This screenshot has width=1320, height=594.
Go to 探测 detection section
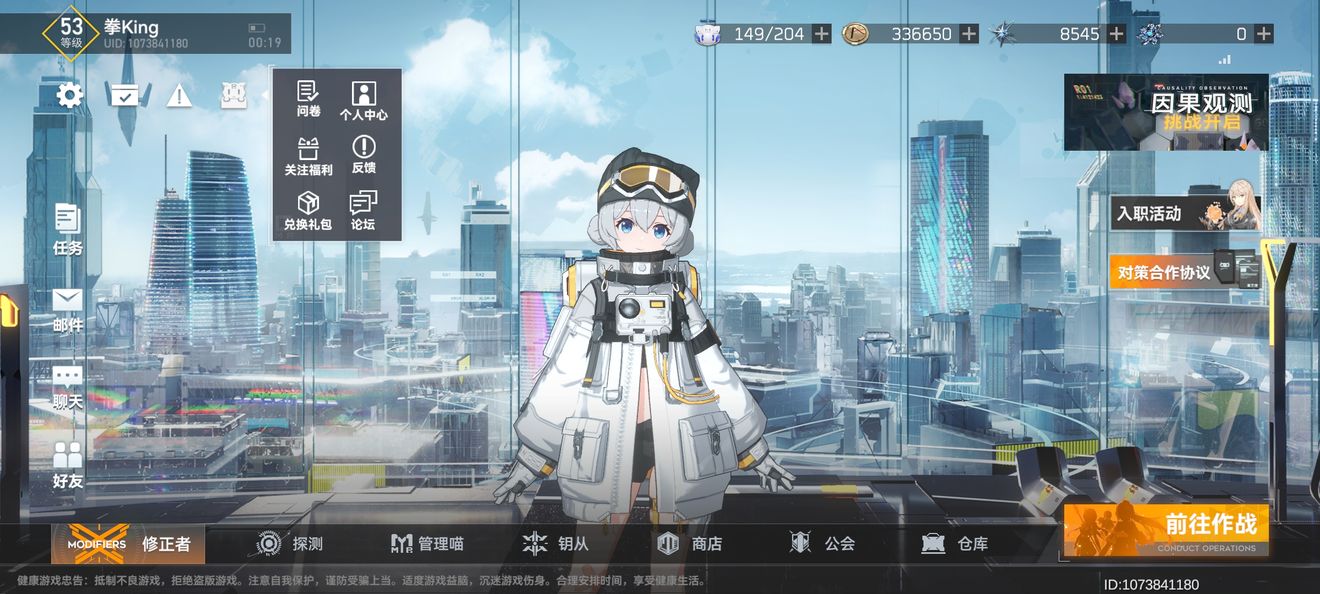pos(289,544)
